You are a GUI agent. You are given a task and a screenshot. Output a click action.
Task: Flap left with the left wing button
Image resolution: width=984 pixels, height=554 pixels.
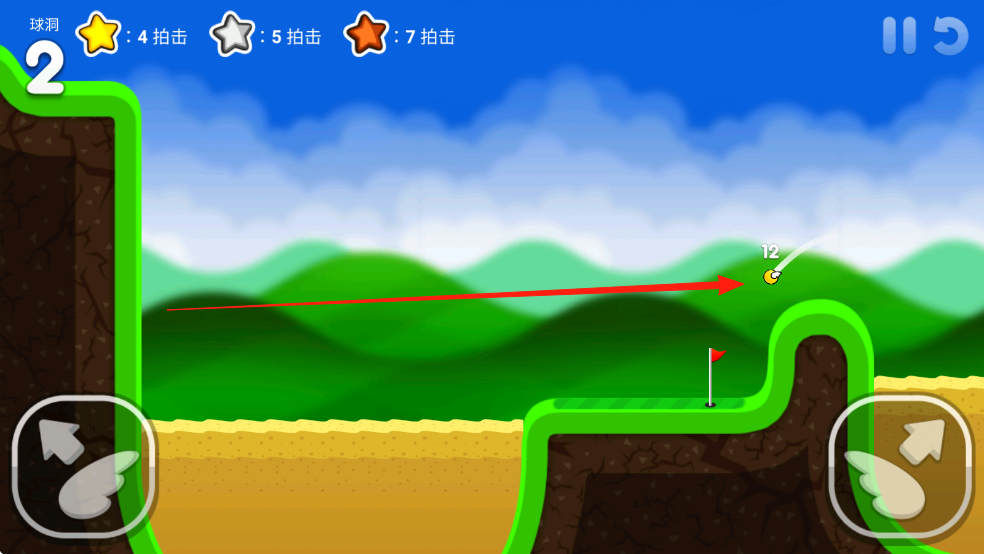83,466
